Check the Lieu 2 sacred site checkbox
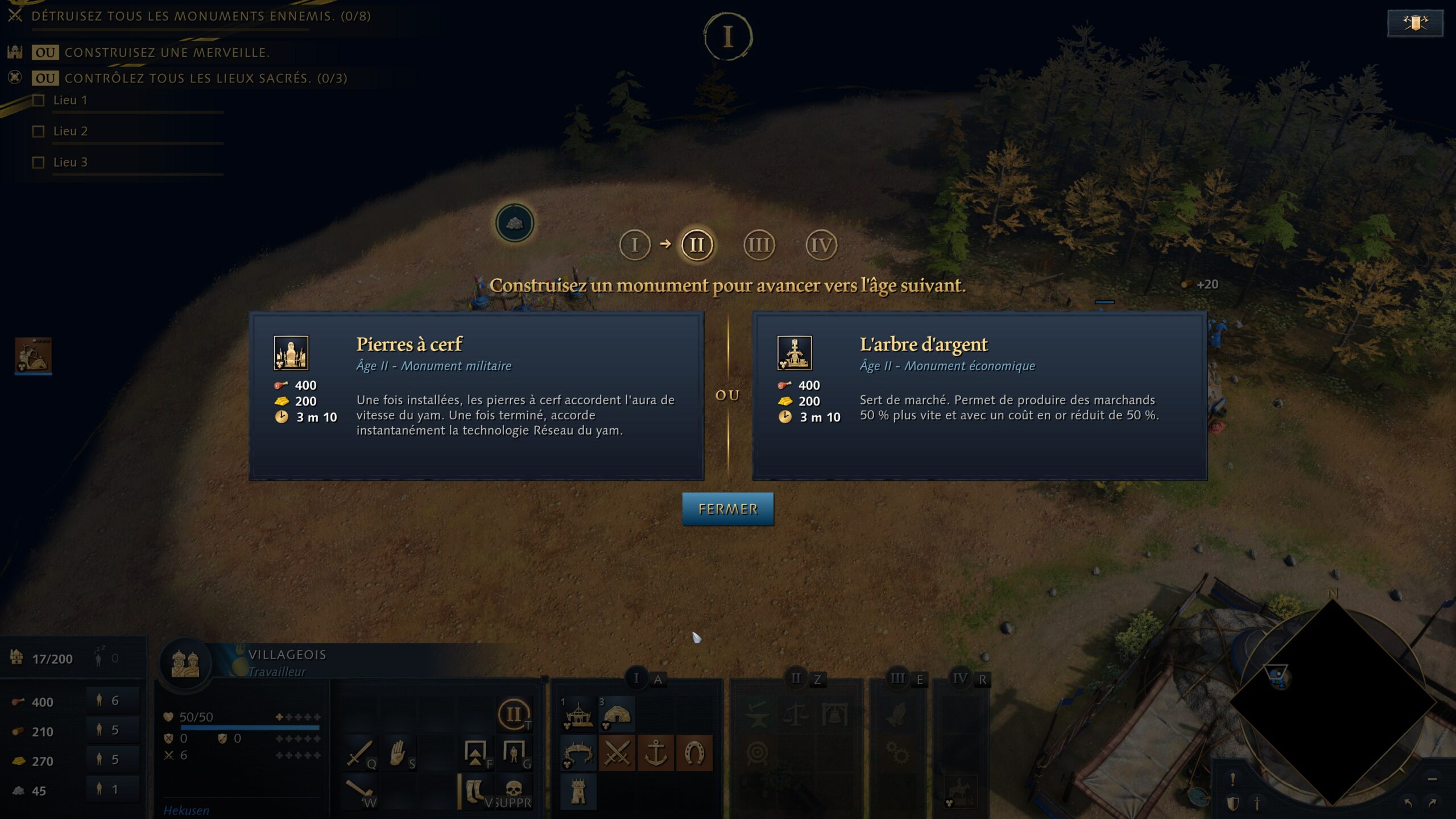The height and width of the screenshot is (819, 1456). tap(39, 131)
